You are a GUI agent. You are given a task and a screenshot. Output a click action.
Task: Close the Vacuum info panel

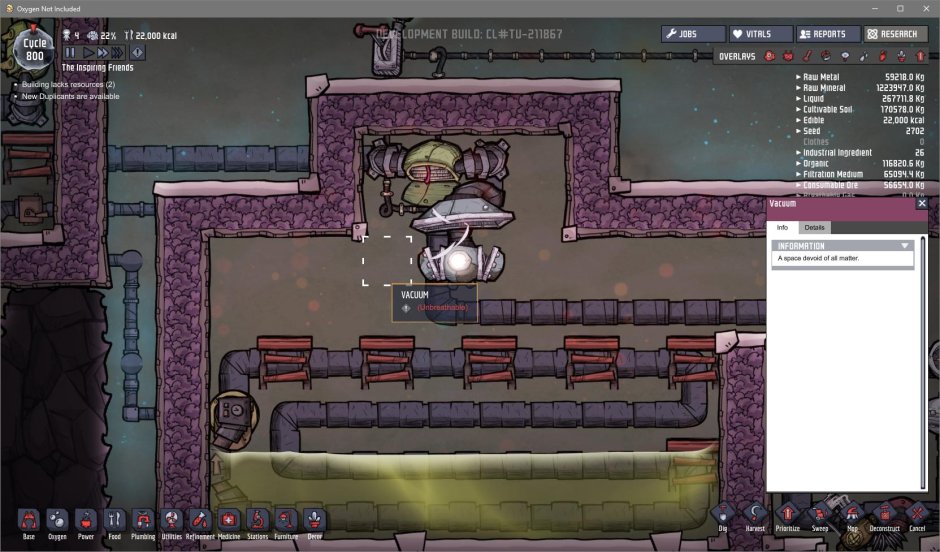921,203
